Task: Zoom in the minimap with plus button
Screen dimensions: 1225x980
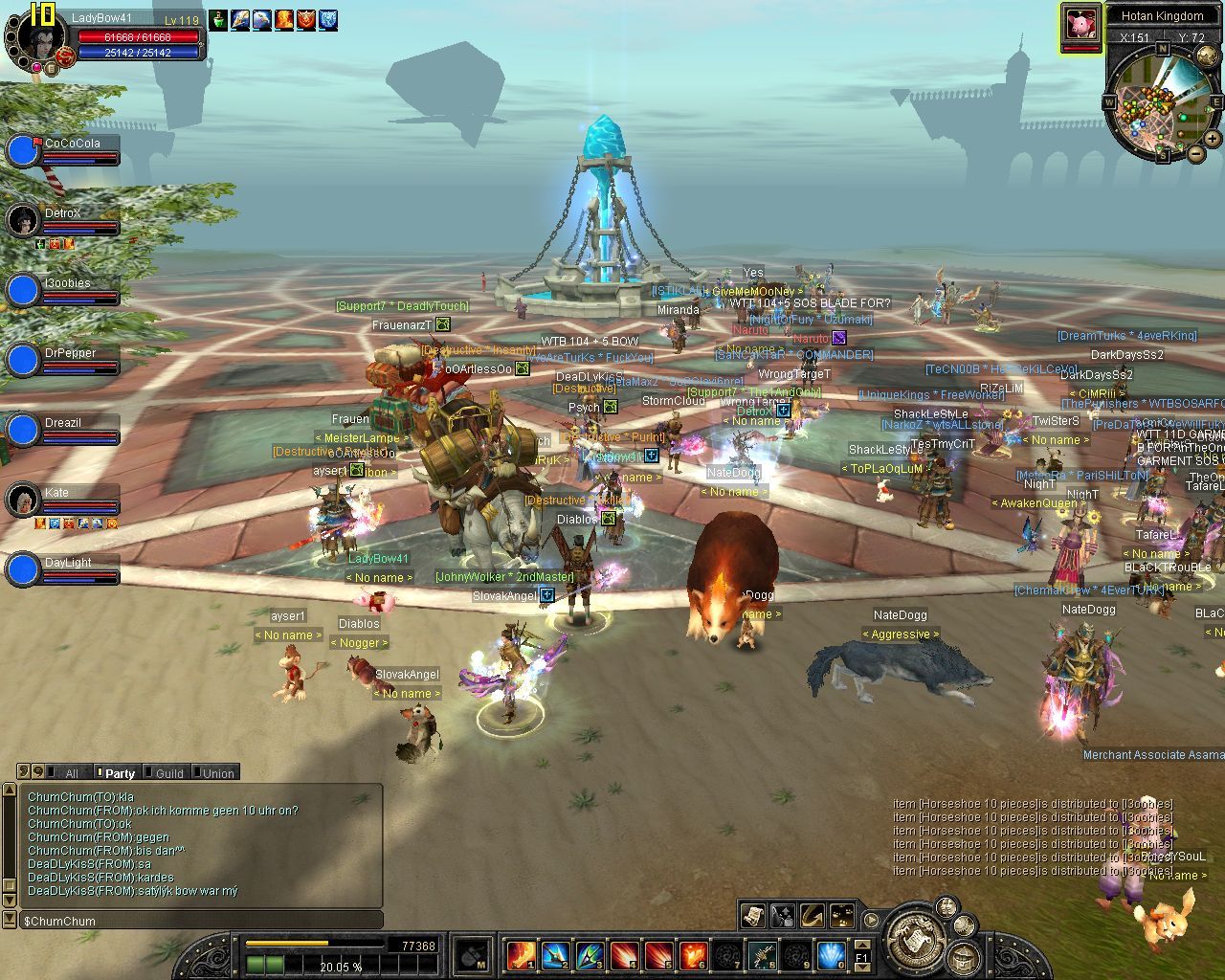Action: [1213, 139]
